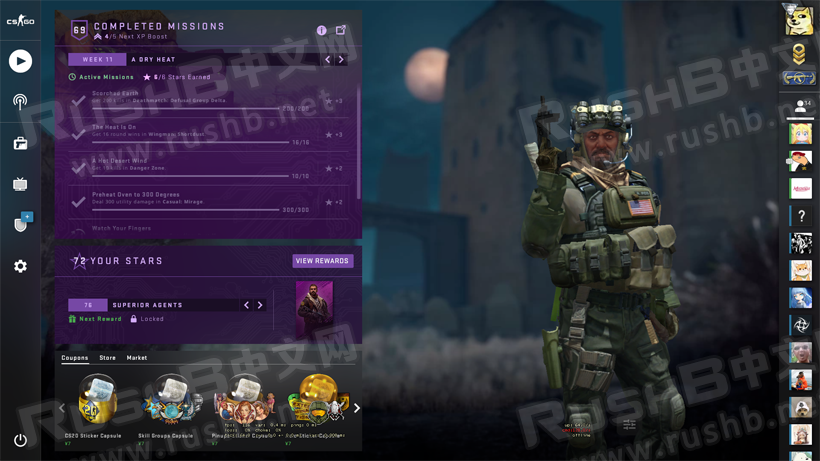
Task: Click View Rewards button
Action: pyautogui.click(x=322, y=261)
